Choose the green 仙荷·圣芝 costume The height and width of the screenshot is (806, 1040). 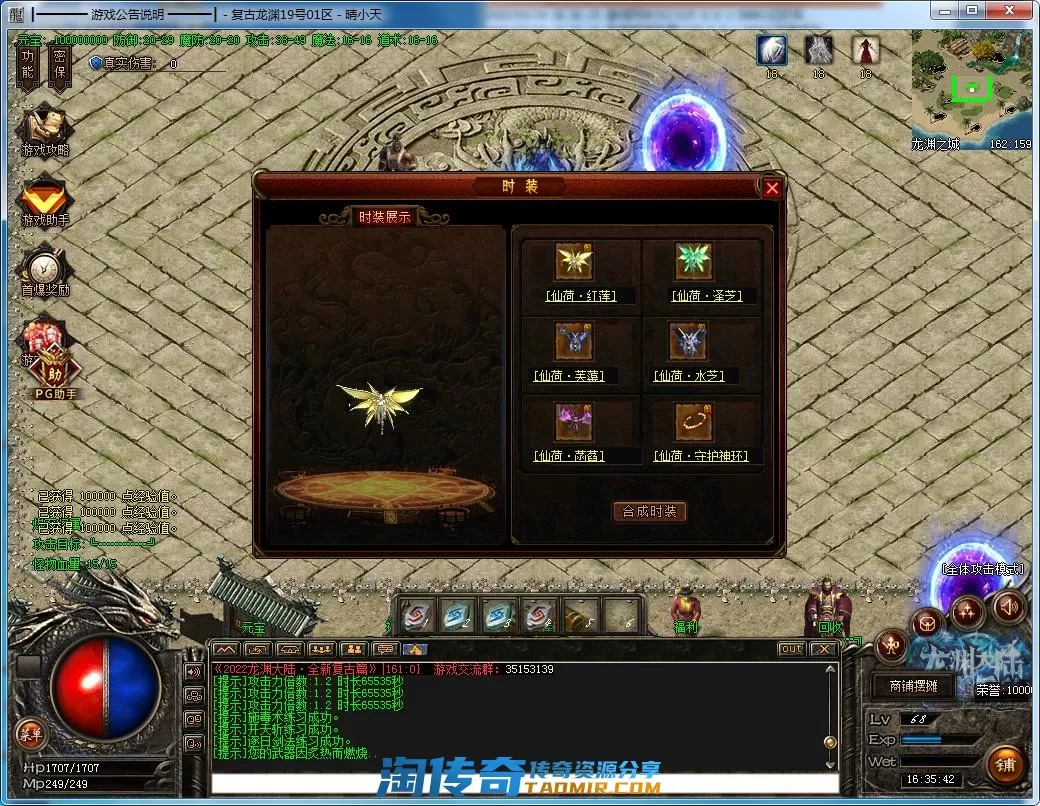pos(693,262)
